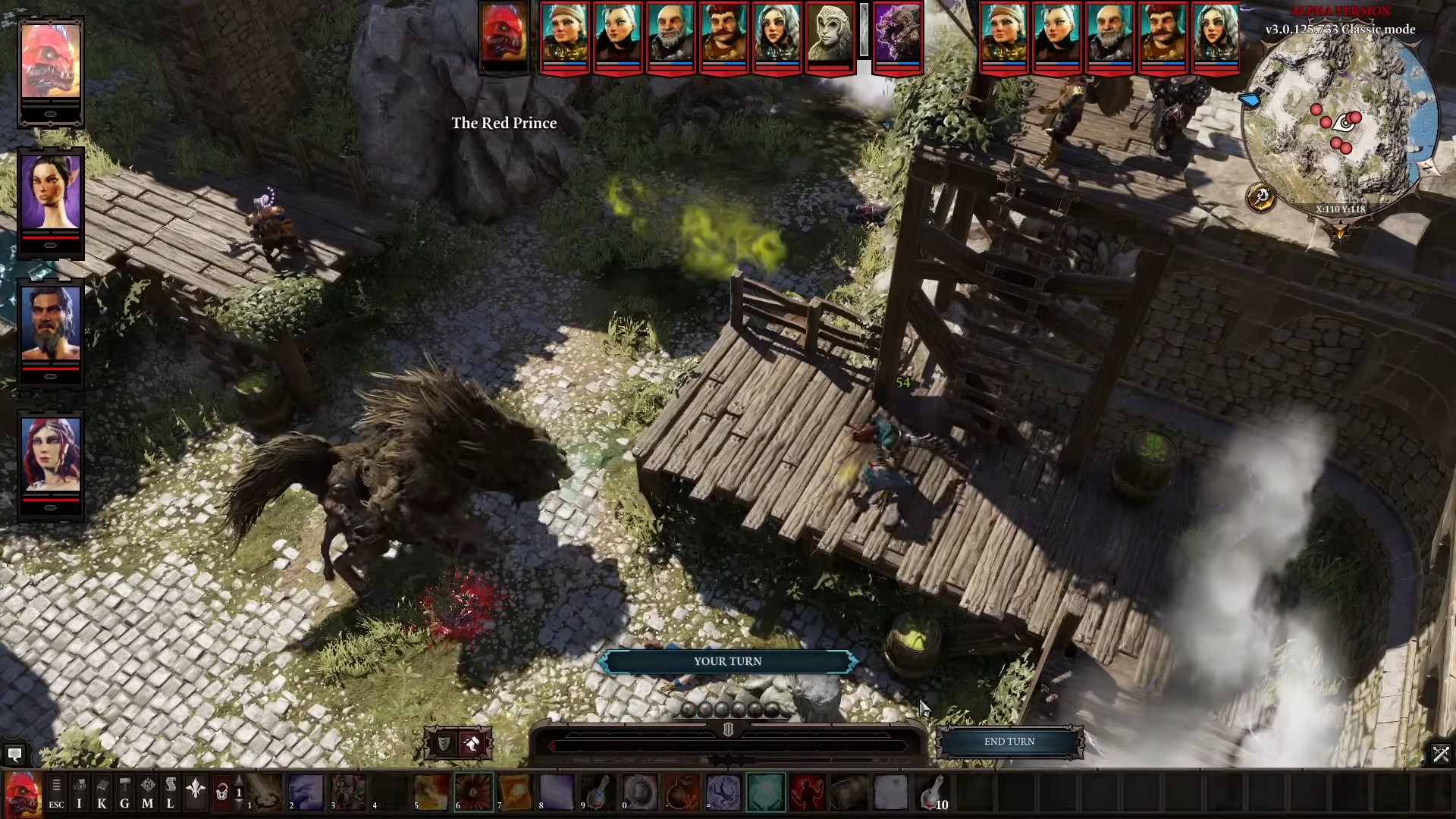Toggle the hotbar lock icon

tap(221, 792)
